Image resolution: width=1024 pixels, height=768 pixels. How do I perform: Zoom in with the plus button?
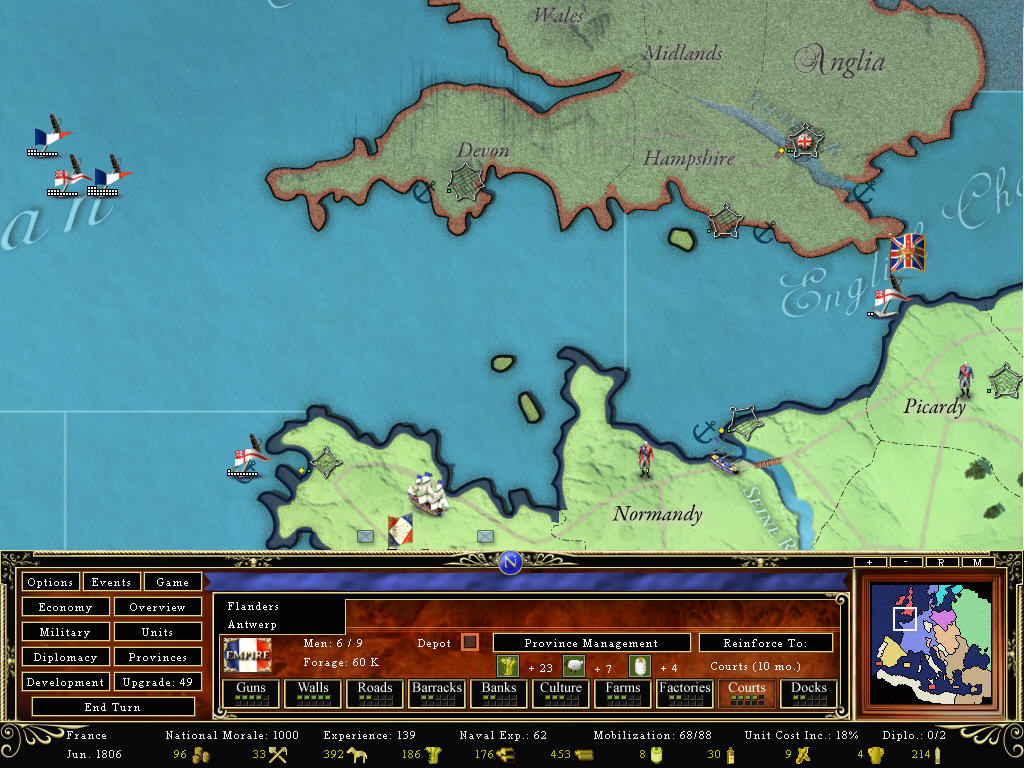point(870,562)
